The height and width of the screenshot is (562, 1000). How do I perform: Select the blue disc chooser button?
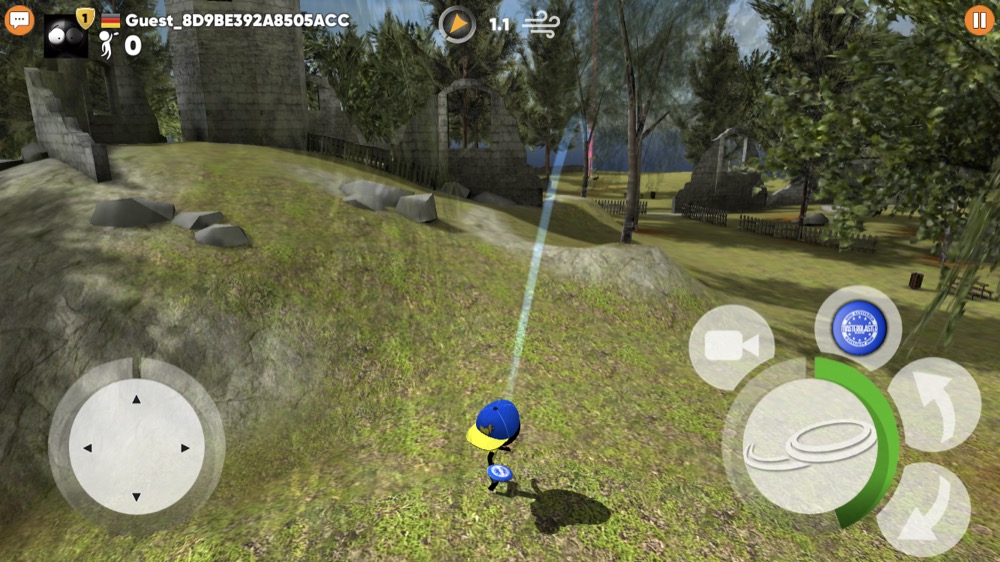(x=858, y=328)
